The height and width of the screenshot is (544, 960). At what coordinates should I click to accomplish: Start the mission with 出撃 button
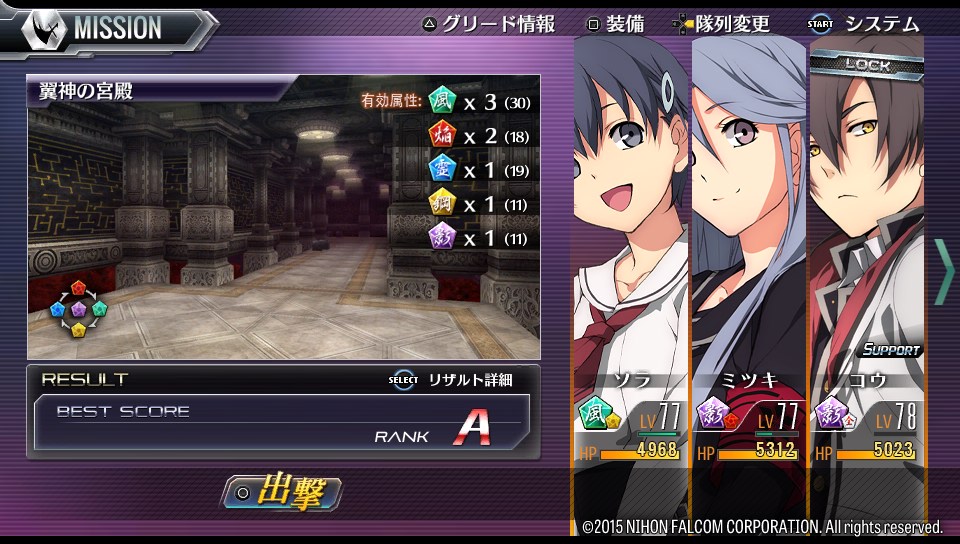point(281,492)
